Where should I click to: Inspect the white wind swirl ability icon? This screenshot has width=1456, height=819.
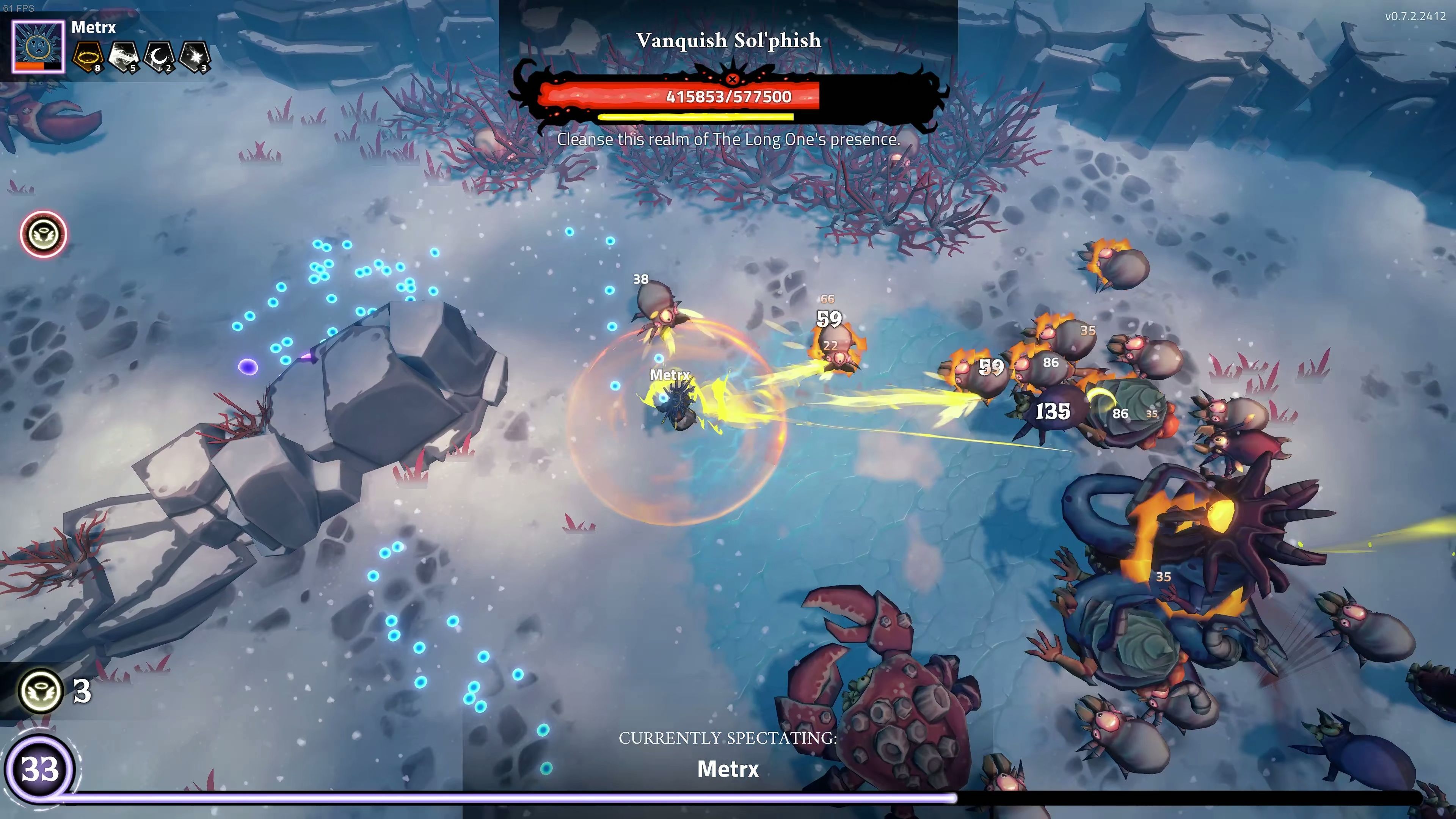124,57
